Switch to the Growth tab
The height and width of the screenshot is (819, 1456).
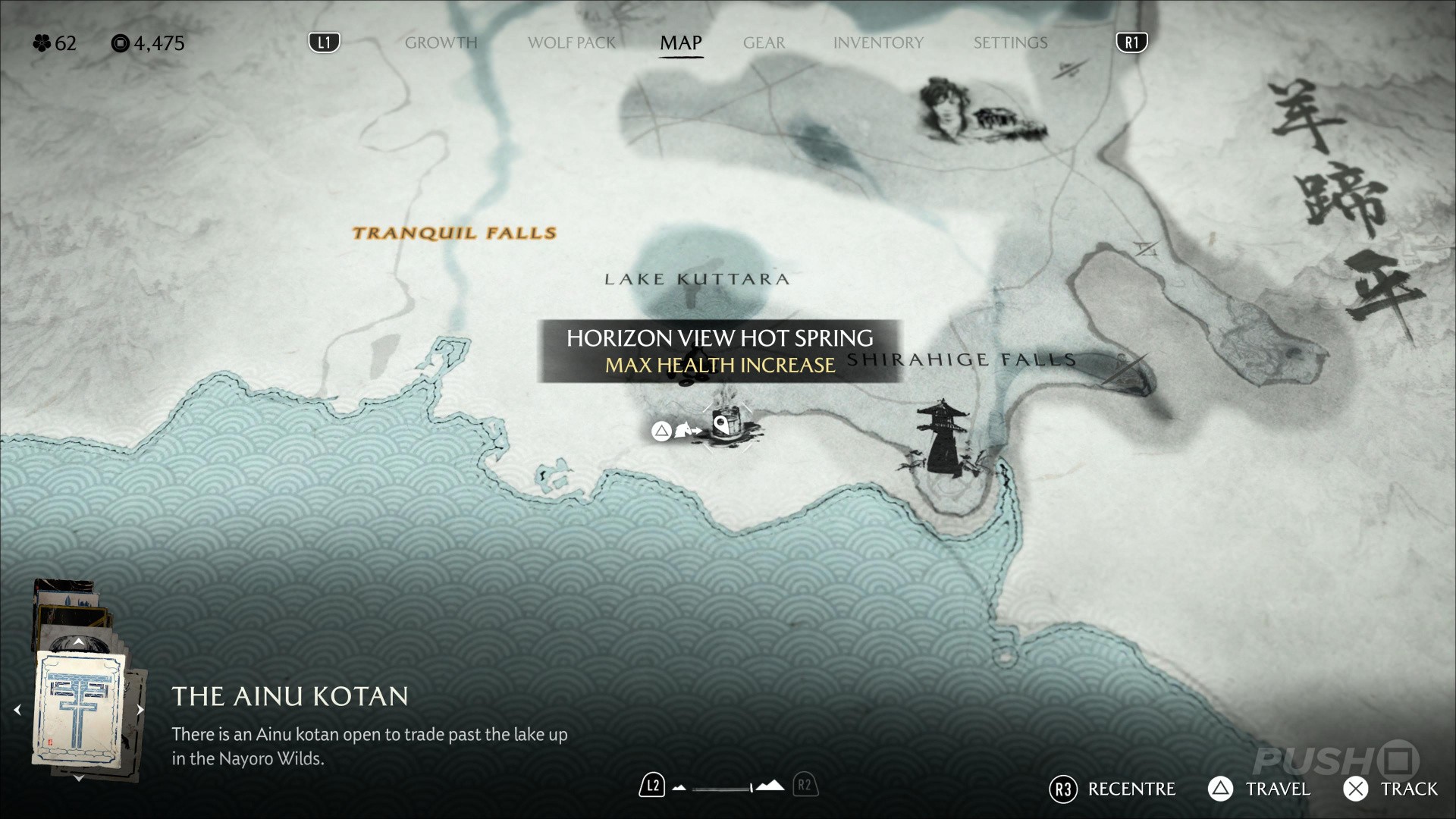(x=441, y=43)
